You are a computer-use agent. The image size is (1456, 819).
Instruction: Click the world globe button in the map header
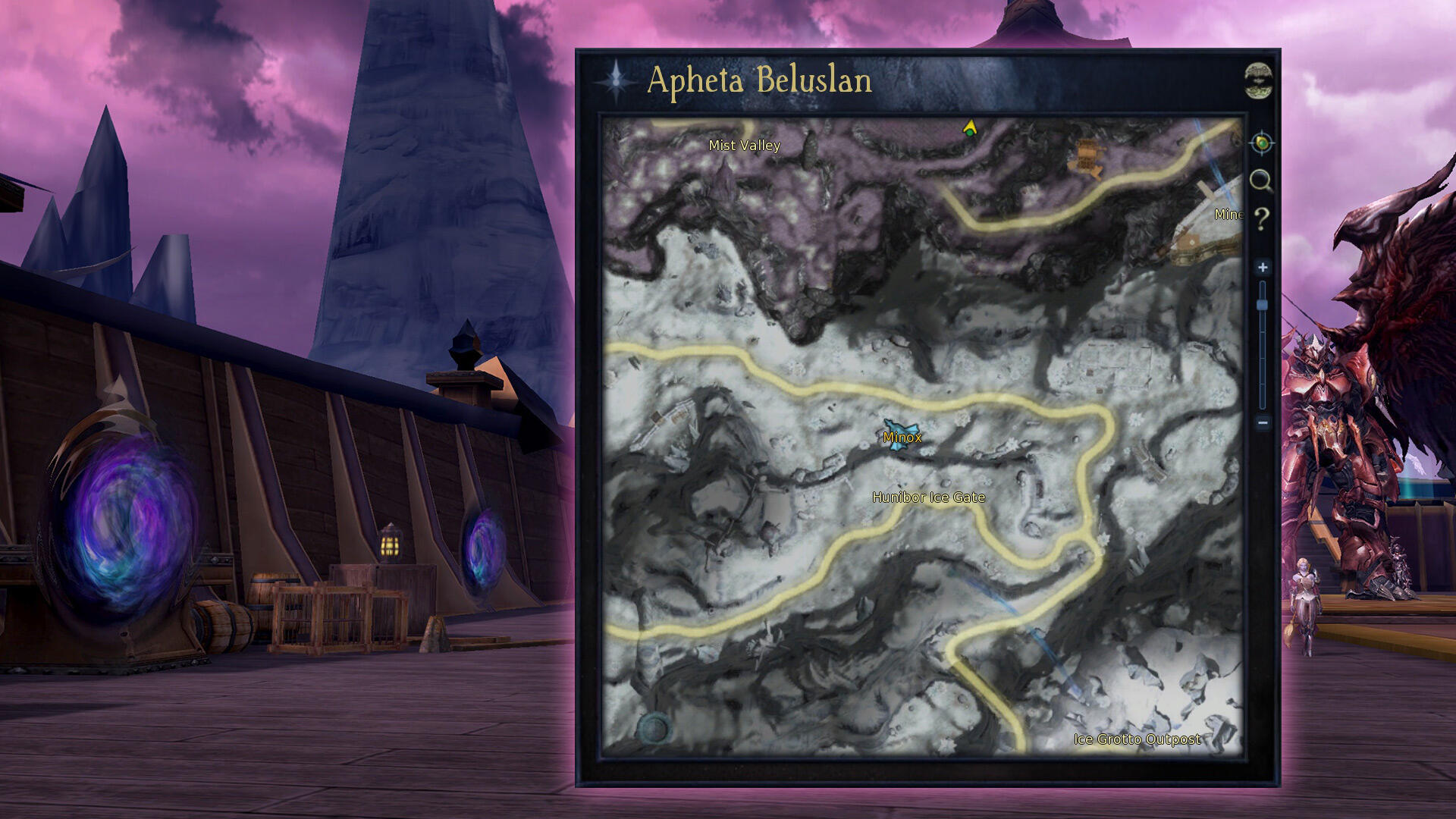point(1259,80)
